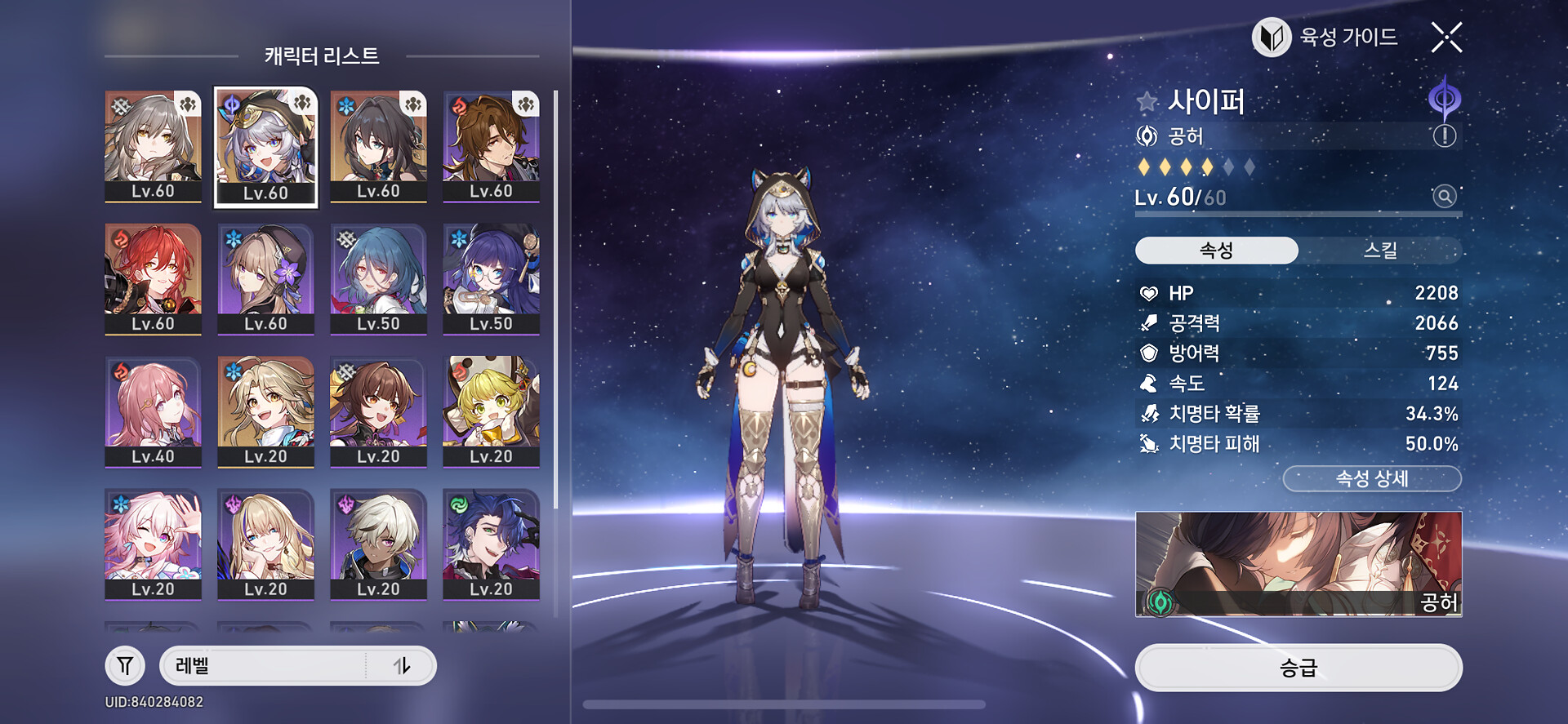This screenshot has width=1568, height=724.
Task: Open 속성 상세 stat details
Action: pyautogui.click(x=1372, y=479)
